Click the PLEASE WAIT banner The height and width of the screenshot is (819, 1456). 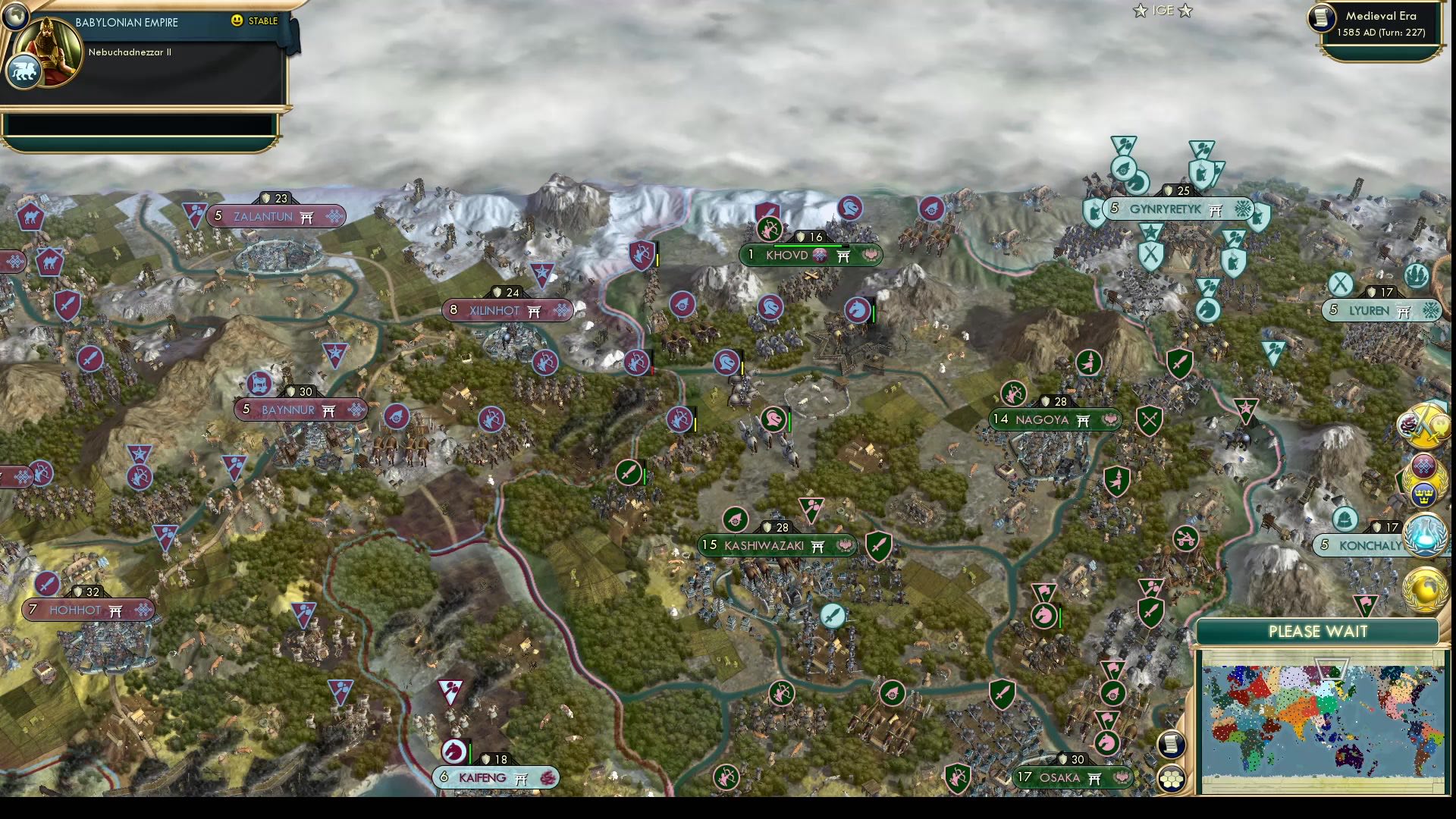[1317, 632]
